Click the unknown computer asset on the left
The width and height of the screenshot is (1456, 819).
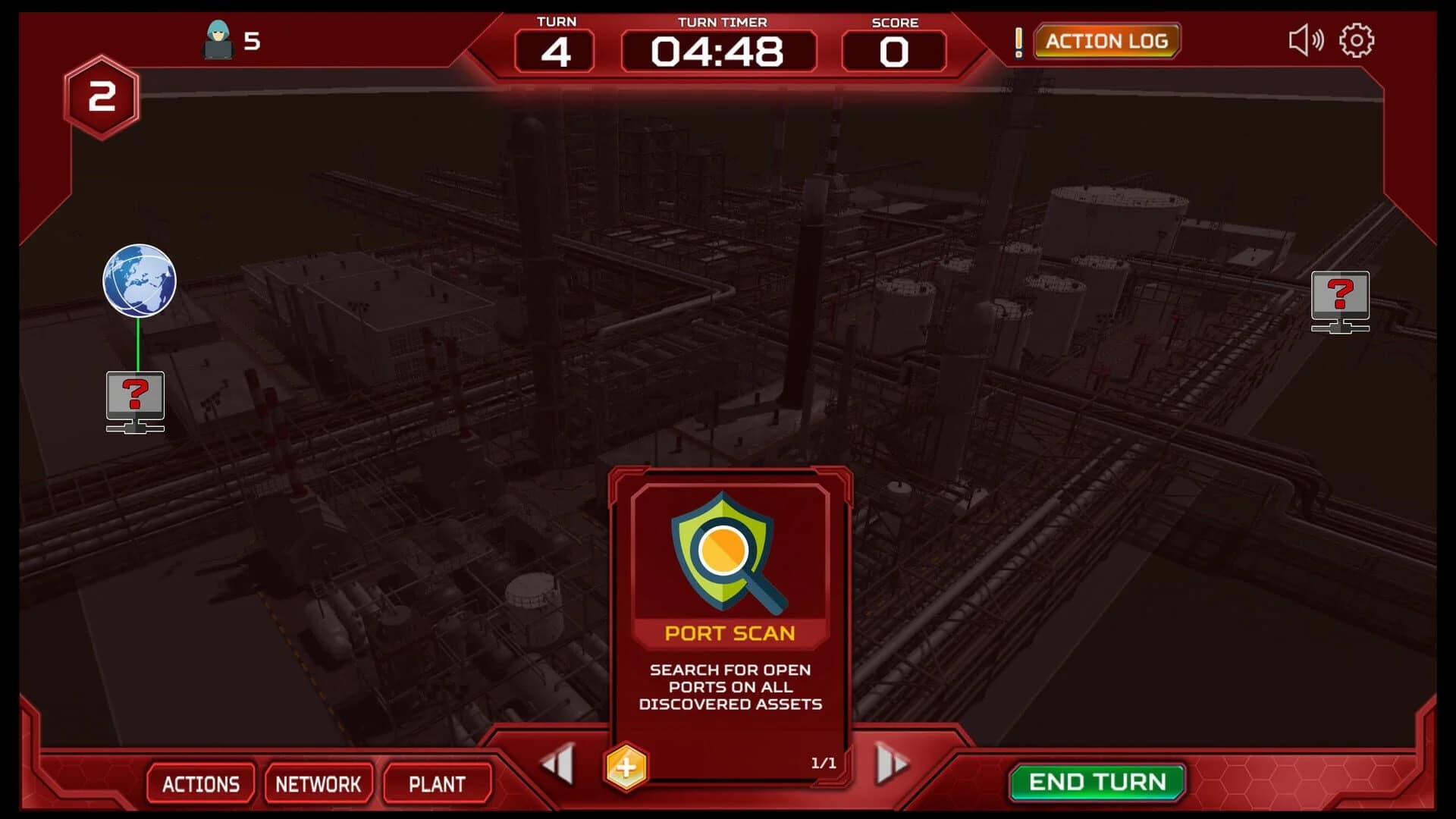pos(136,400)
